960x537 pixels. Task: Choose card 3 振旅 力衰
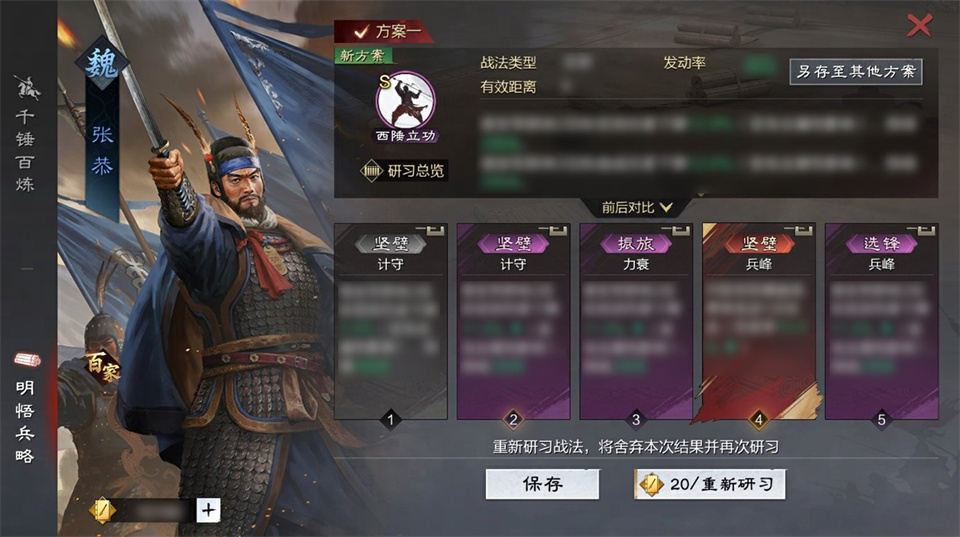pos(636,320)
